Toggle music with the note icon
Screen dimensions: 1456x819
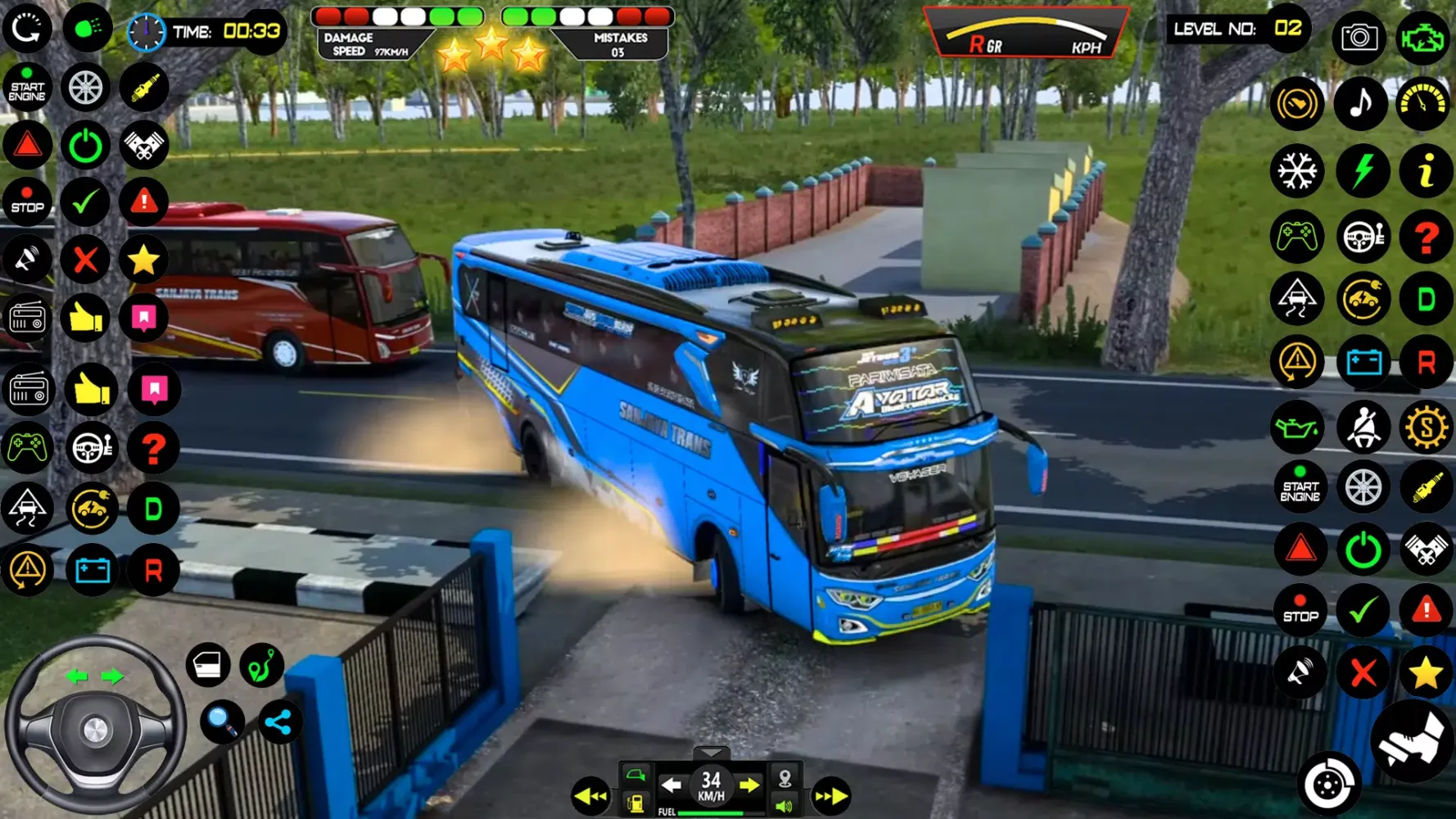[x=1360, y=104]
